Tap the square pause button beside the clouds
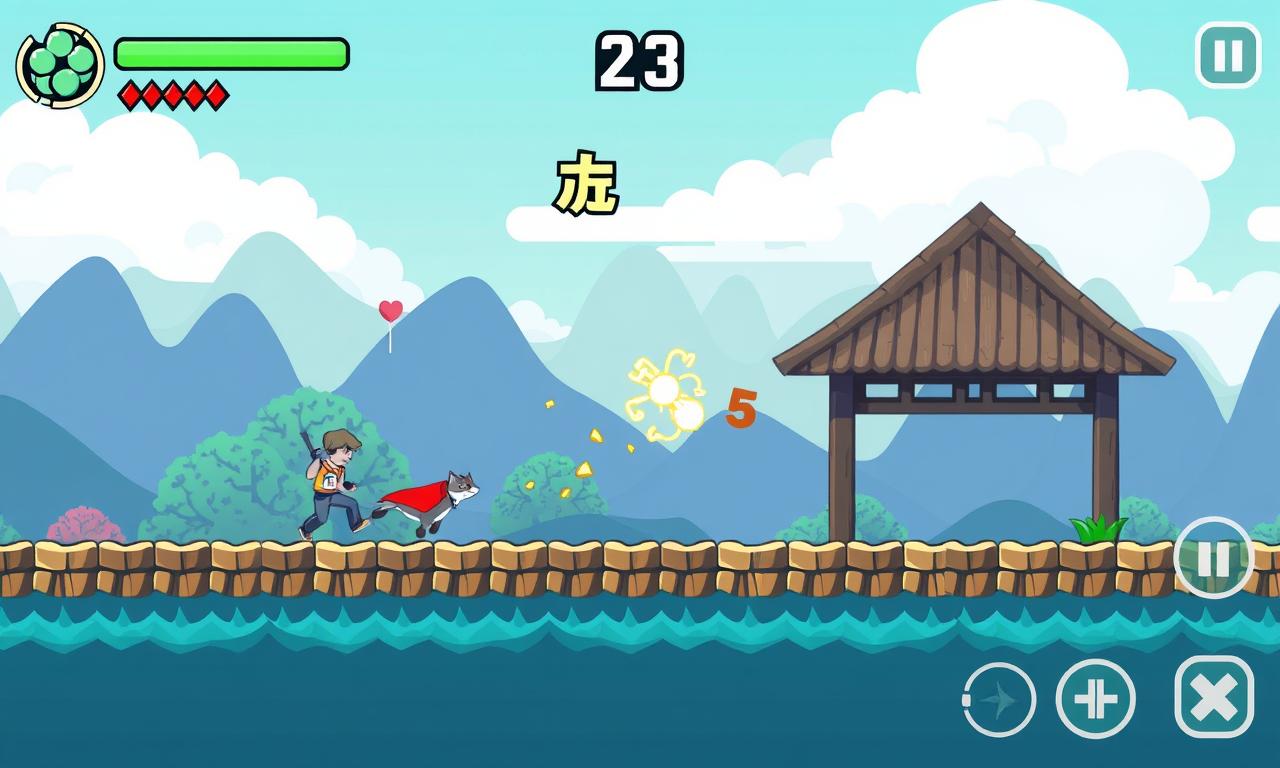Screen dimensions: 1280x768 [1227, 55]
